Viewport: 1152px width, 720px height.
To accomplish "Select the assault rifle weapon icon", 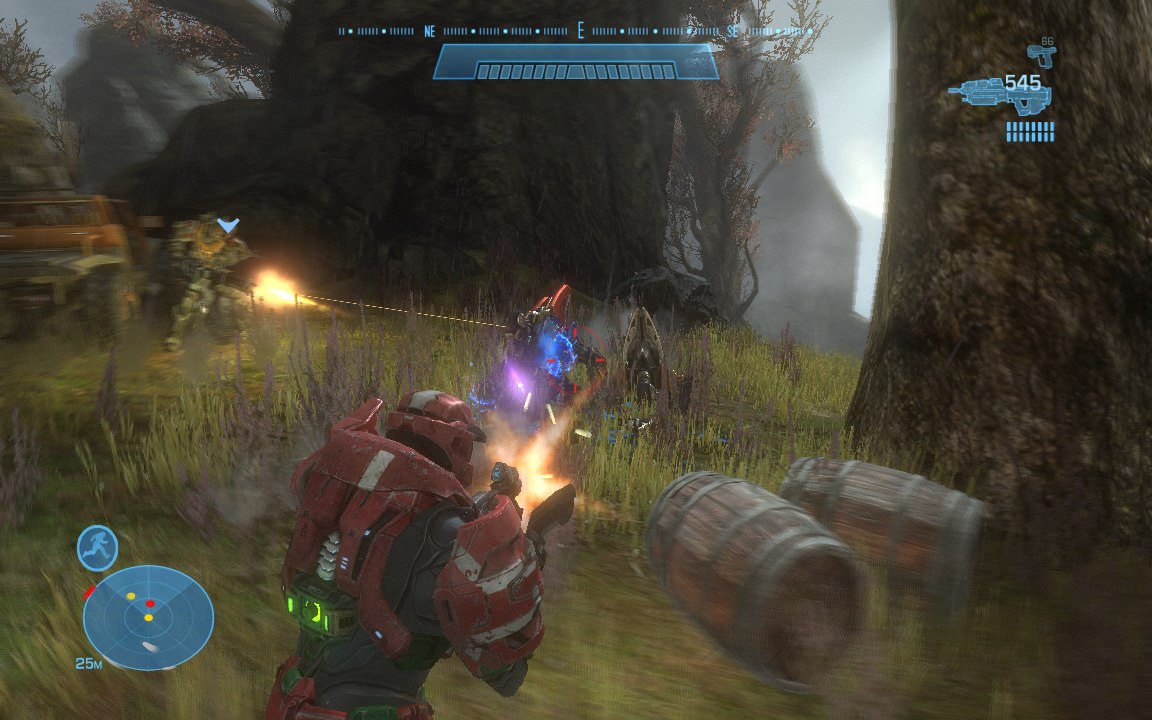I will click(x=996, y=96).
